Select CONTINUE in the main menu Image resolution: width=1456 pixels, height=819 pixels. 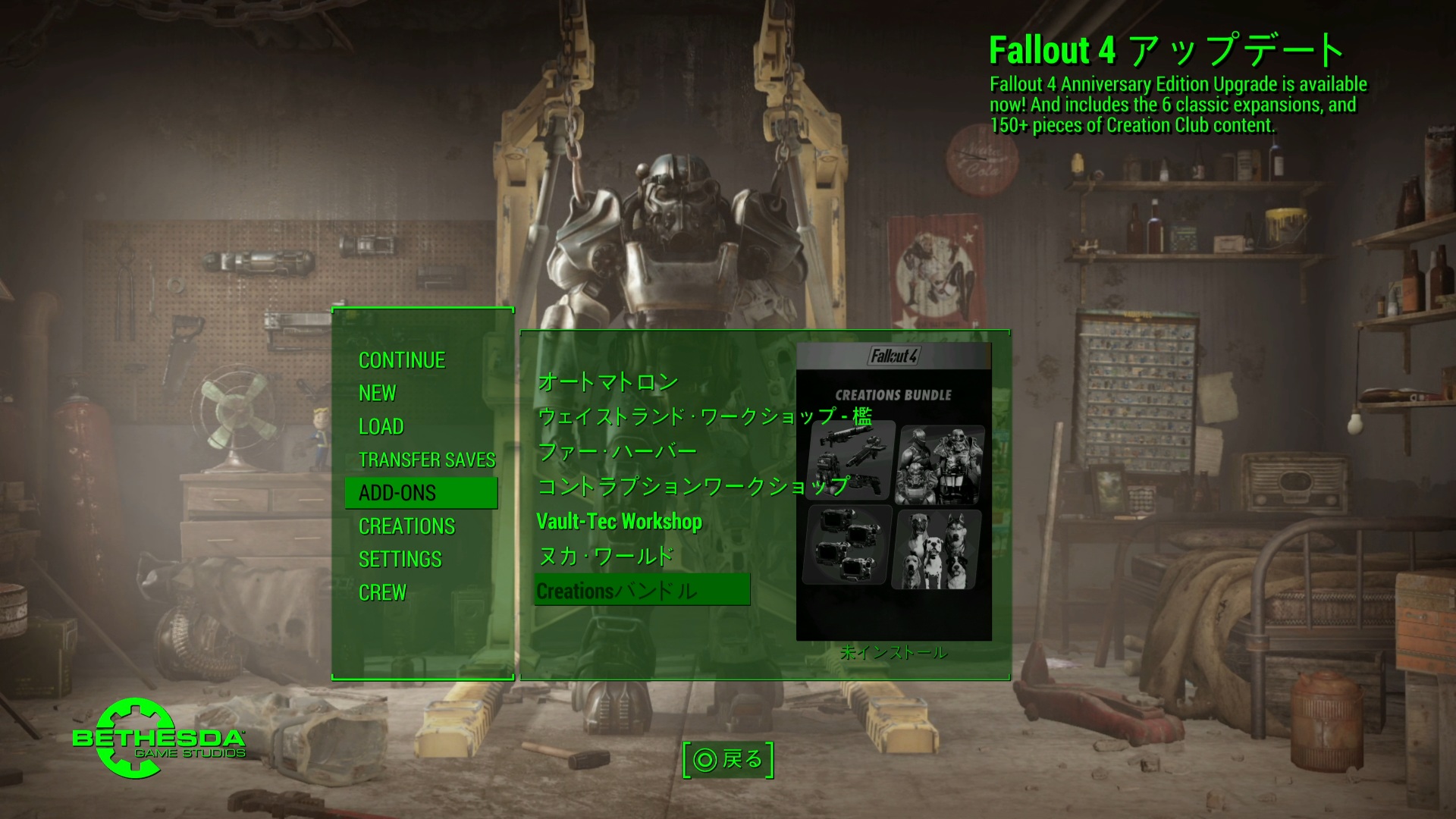point(402,360)
